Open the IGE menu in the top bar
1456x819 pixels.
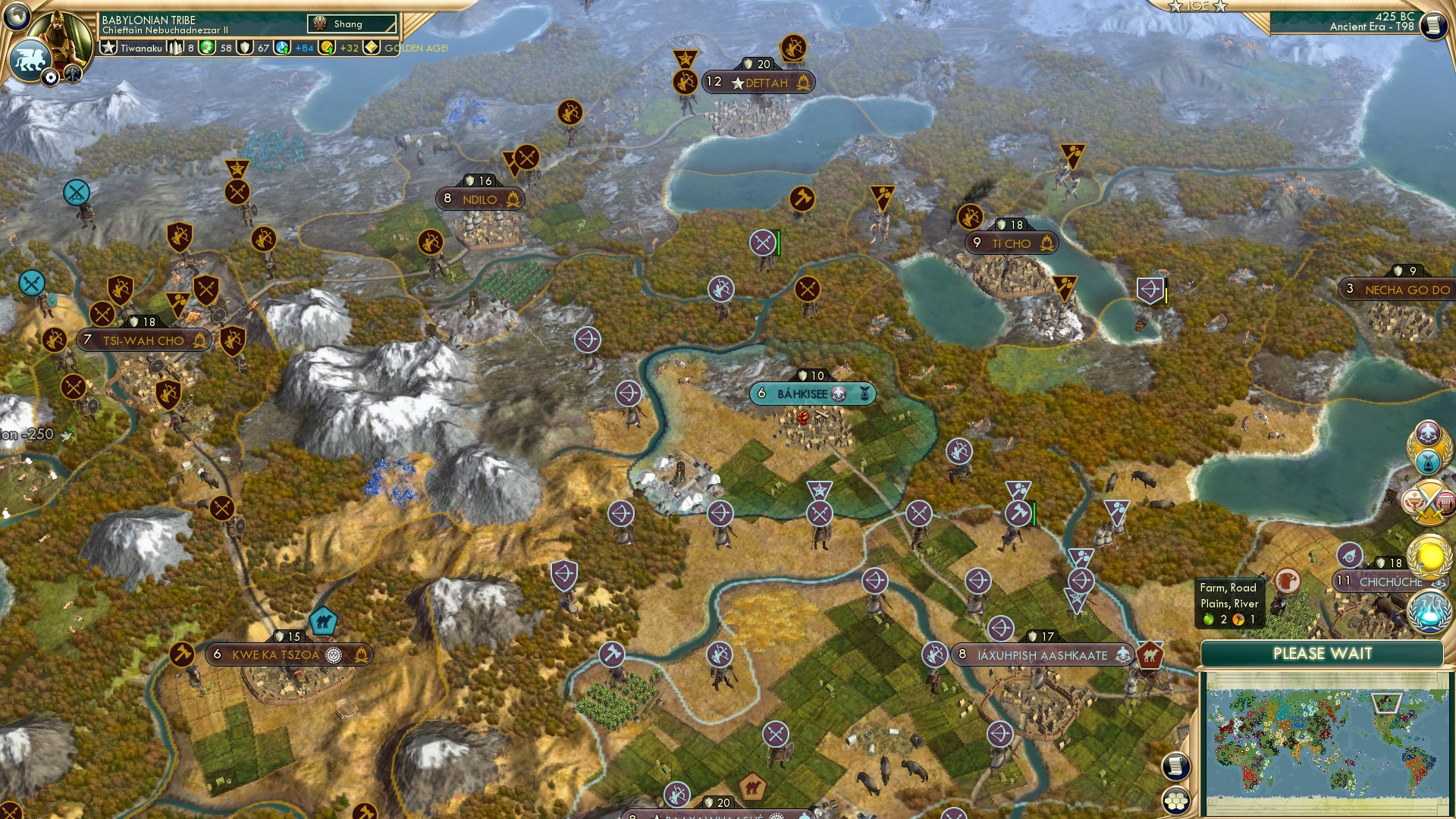(1197, 7)
